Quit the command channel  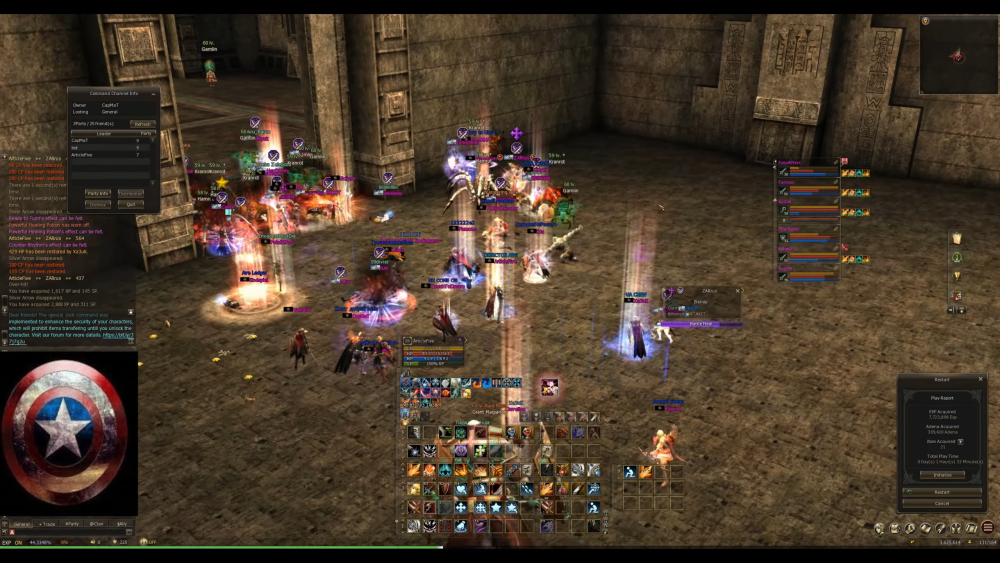tap(130, 204)
